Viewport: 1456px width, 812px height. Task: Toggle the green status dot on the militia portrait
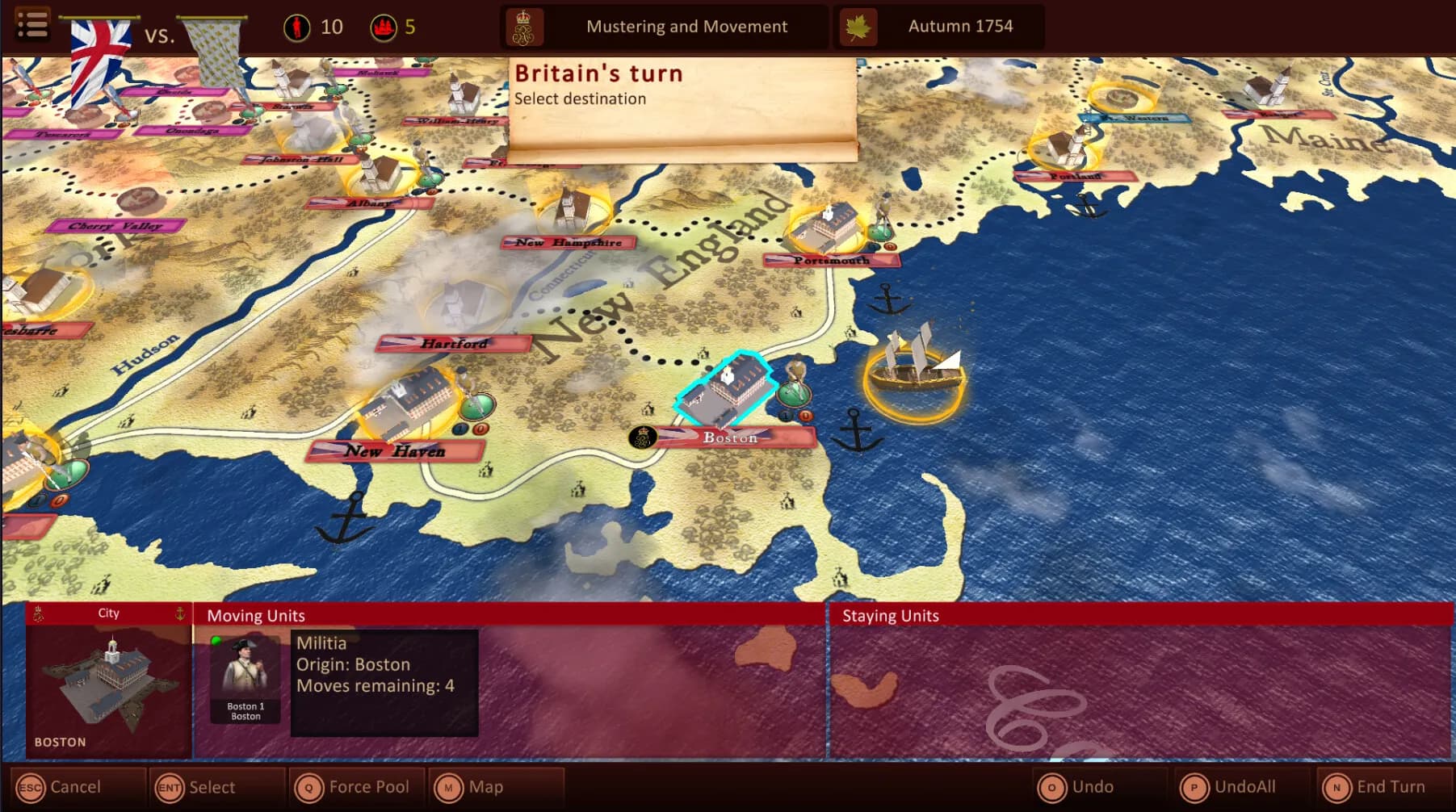[x=216, y=641]
